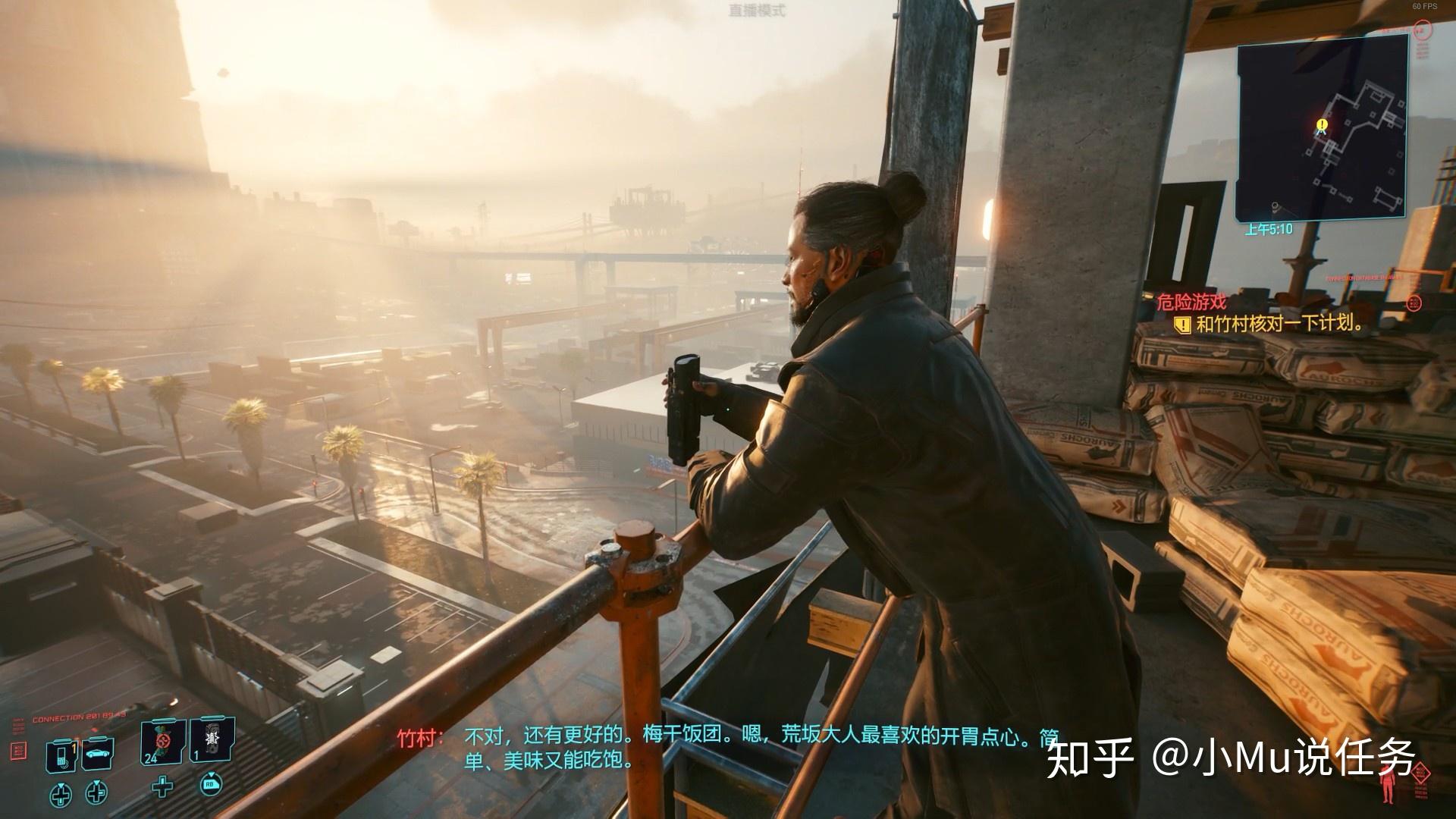Select the yellow quest marker on minimap
Image resolution: width=1456 pixels, height=819 pixels.
pos(1323,124)
